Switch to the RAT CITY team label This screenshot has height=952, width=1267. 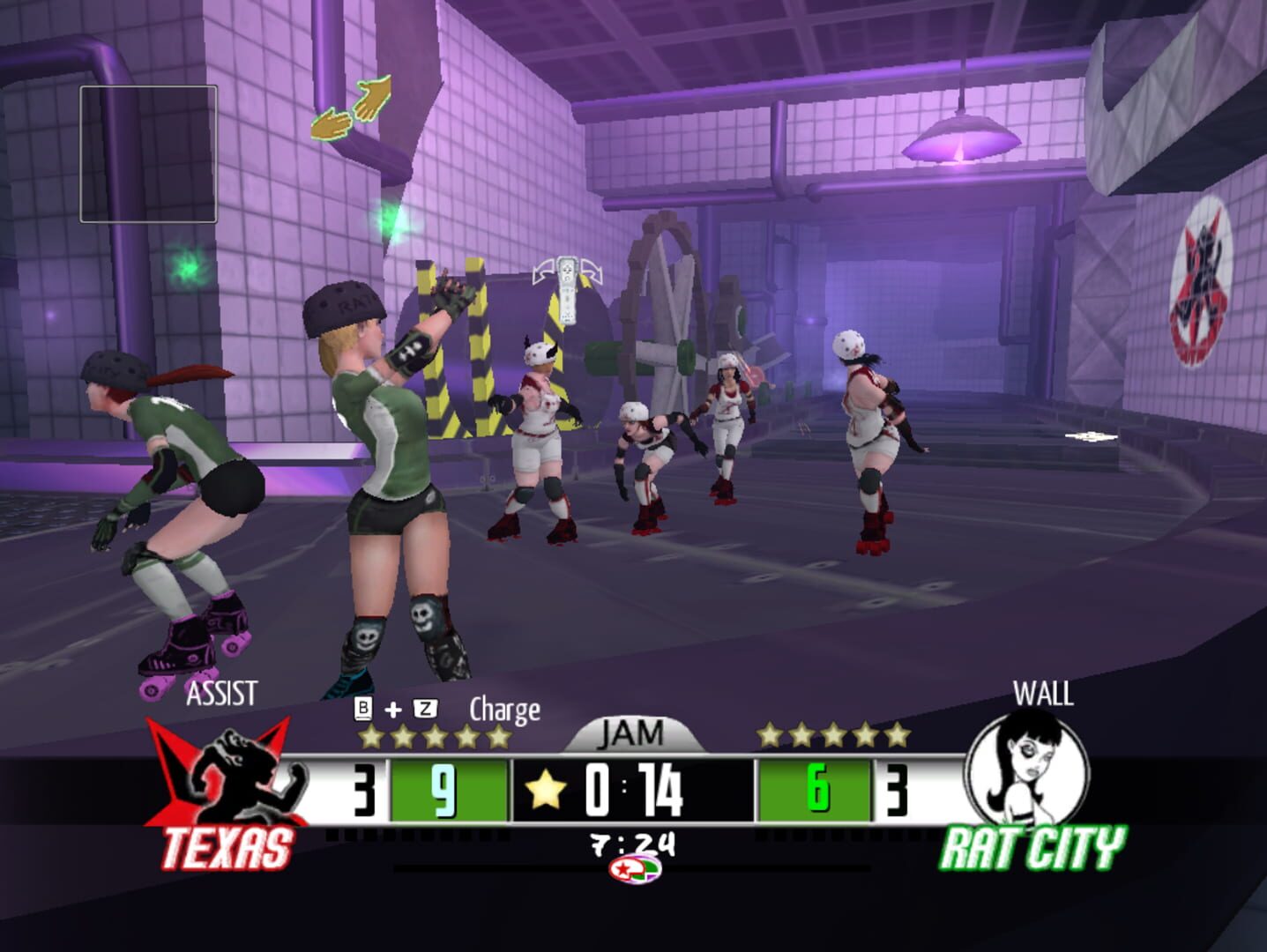pyautogui.click(x=1033, y=848)
